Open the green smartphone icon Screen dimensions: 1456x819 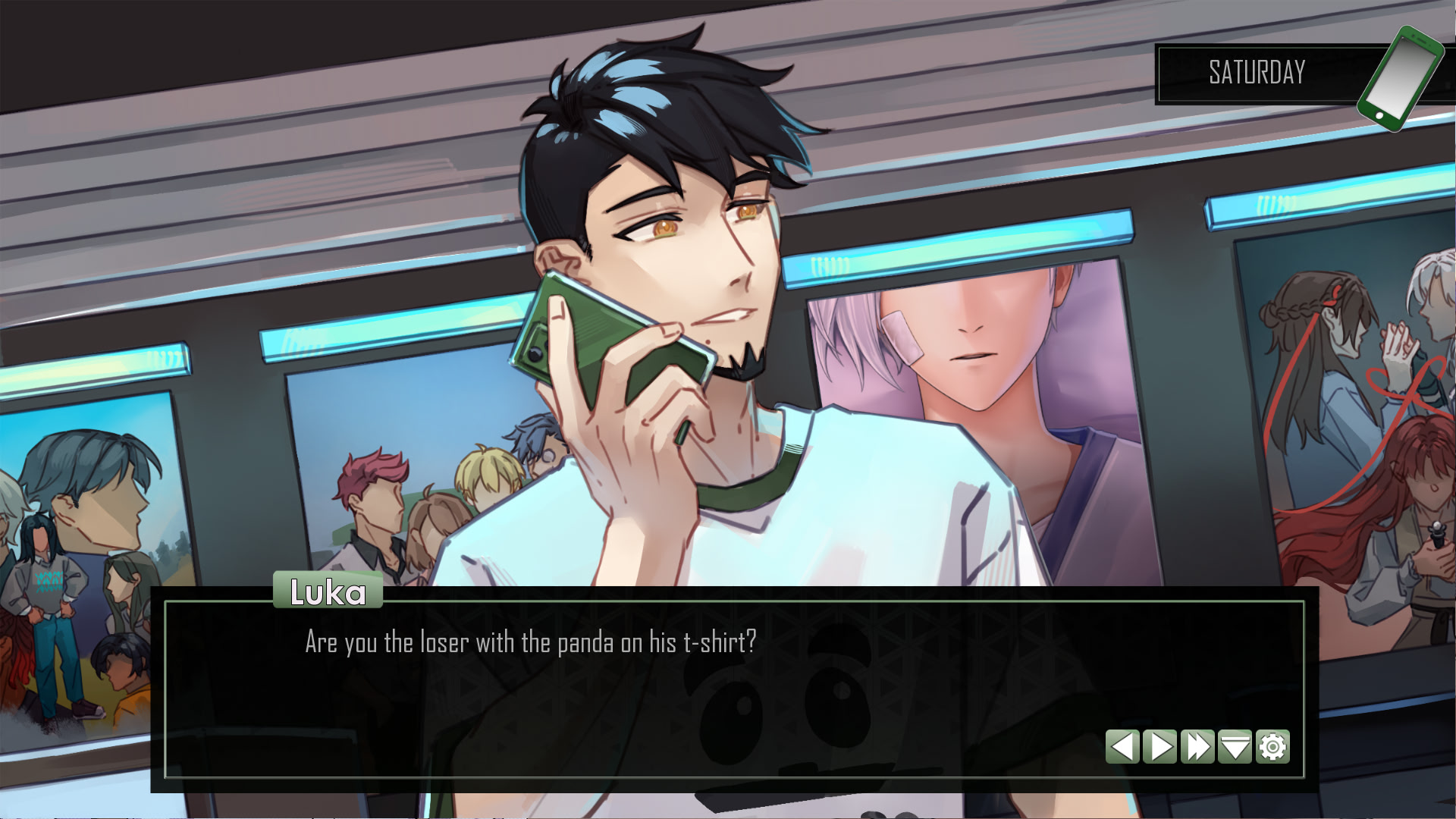click(1399, 78)
